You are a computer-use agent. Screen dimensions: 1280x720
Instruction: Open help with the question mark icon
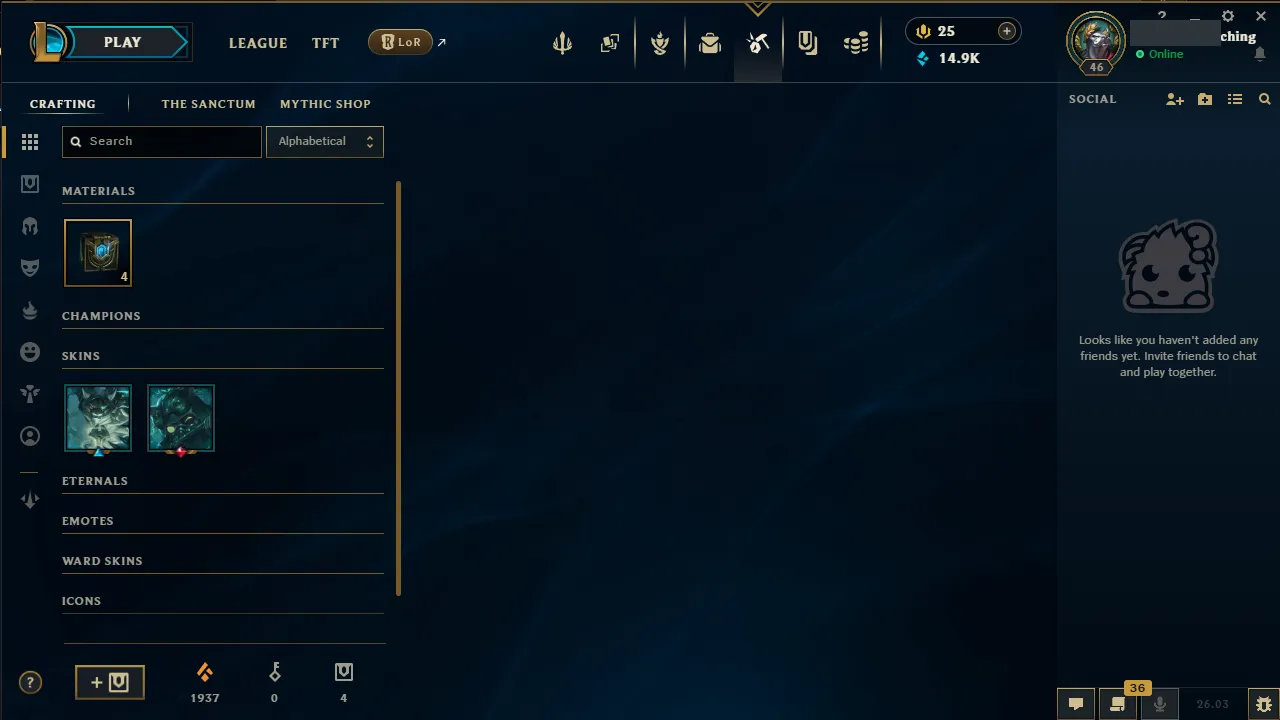click(x=30, y=682)
